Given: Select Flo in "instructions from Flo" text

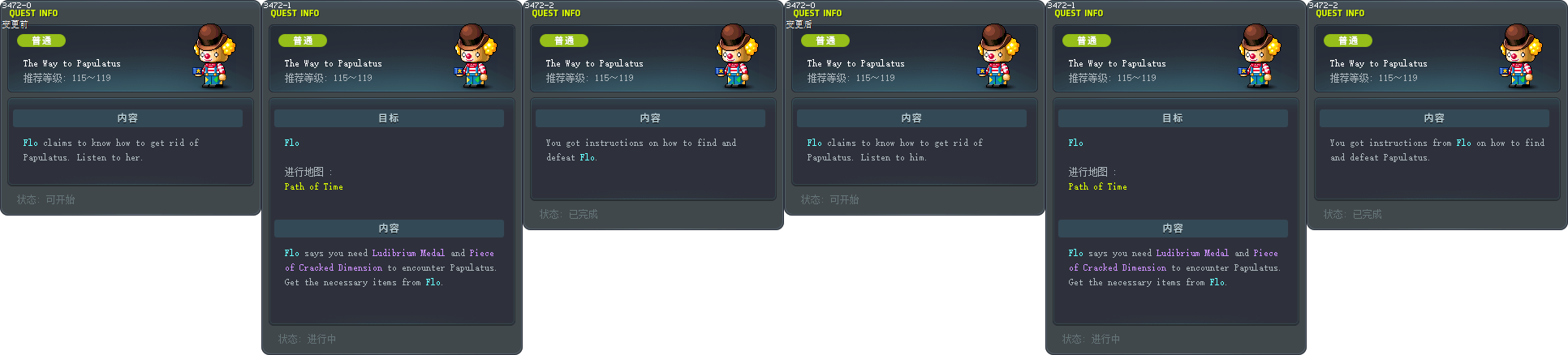Looking at the screenshot, I should (x=1463, y=143).
